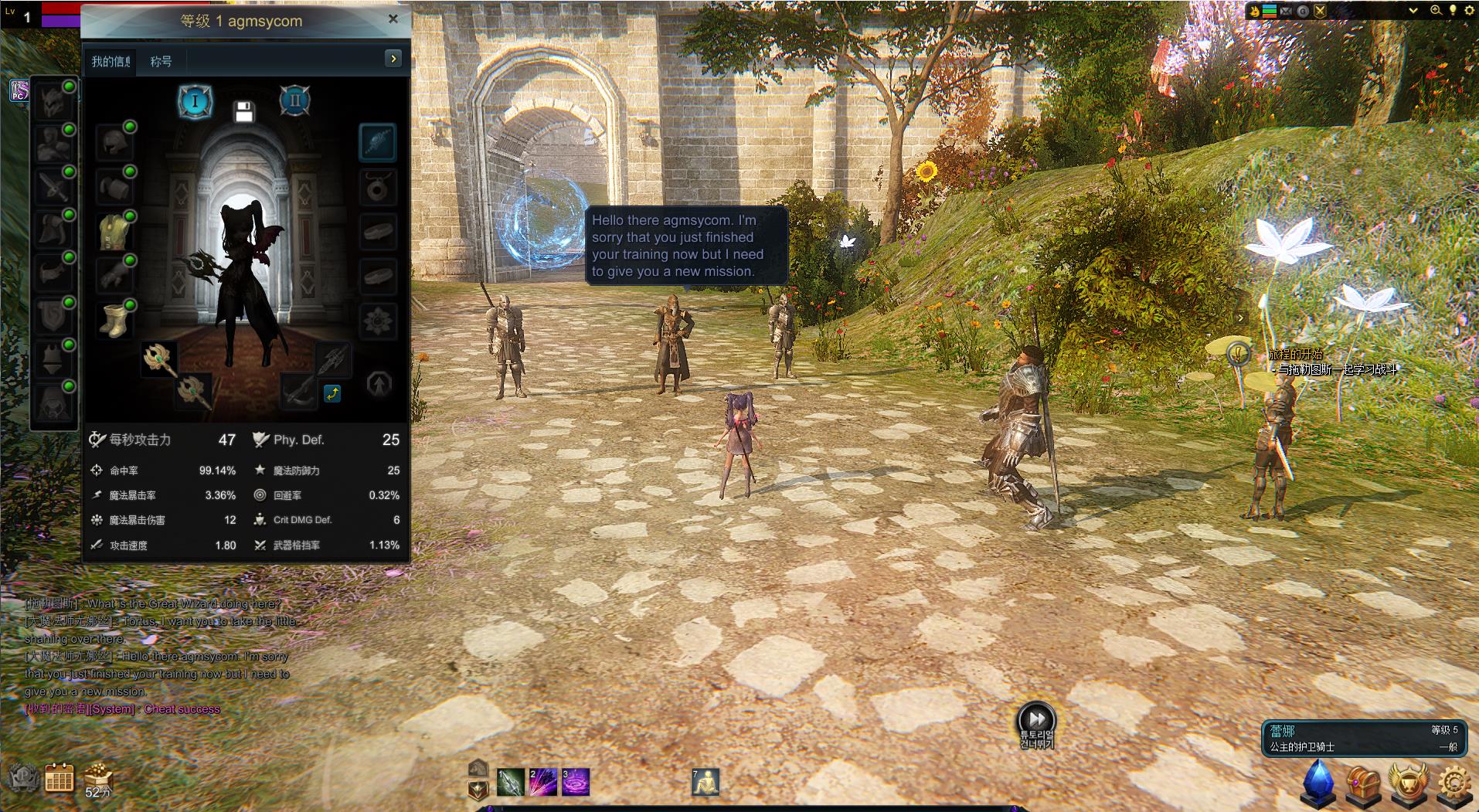Select equipment preset II
1479x812 pixels.
(x=294, y=101)
